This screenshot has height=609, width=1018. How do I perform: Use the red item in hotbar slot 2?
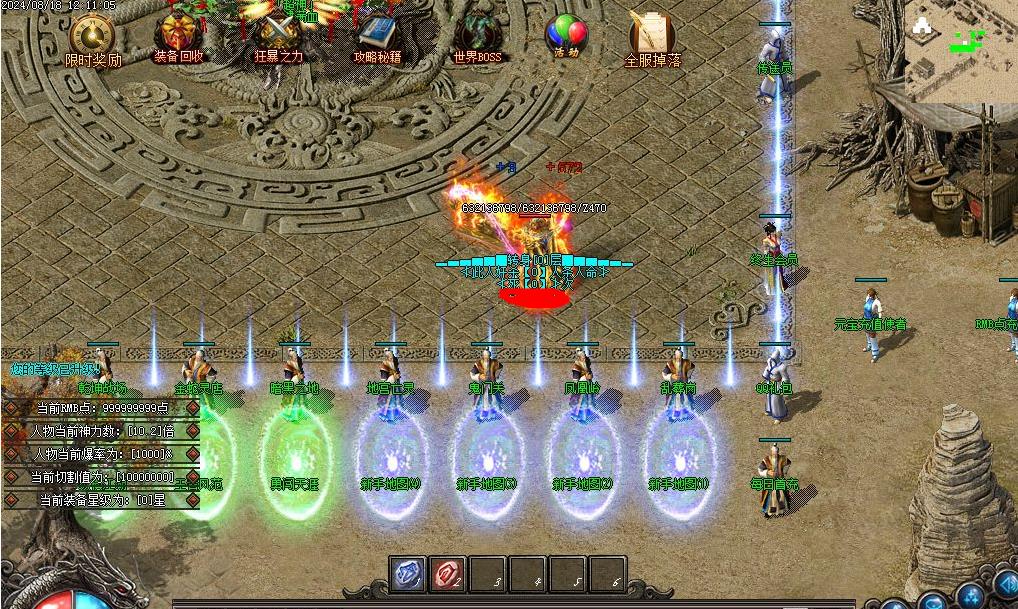click(447, 575)
